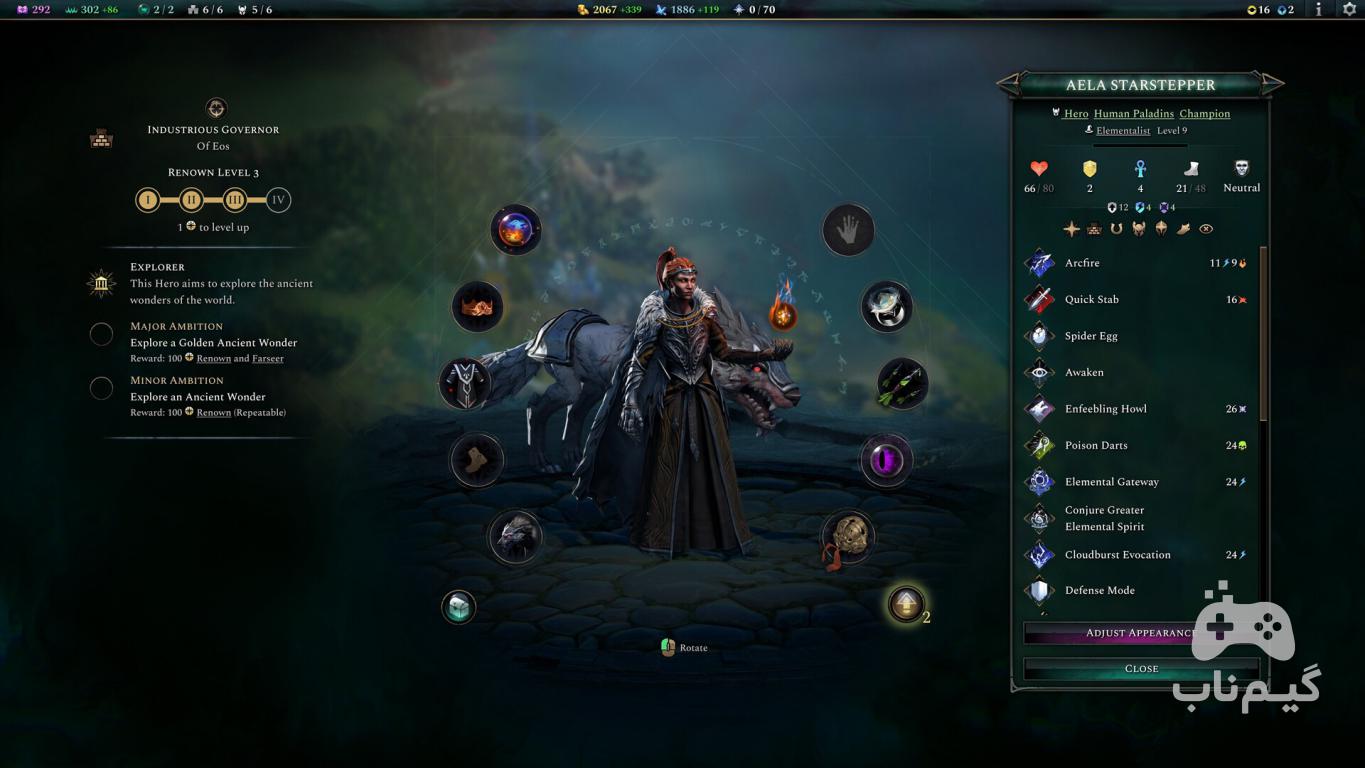Select the Arcfire ability row

coord(1140,263)
